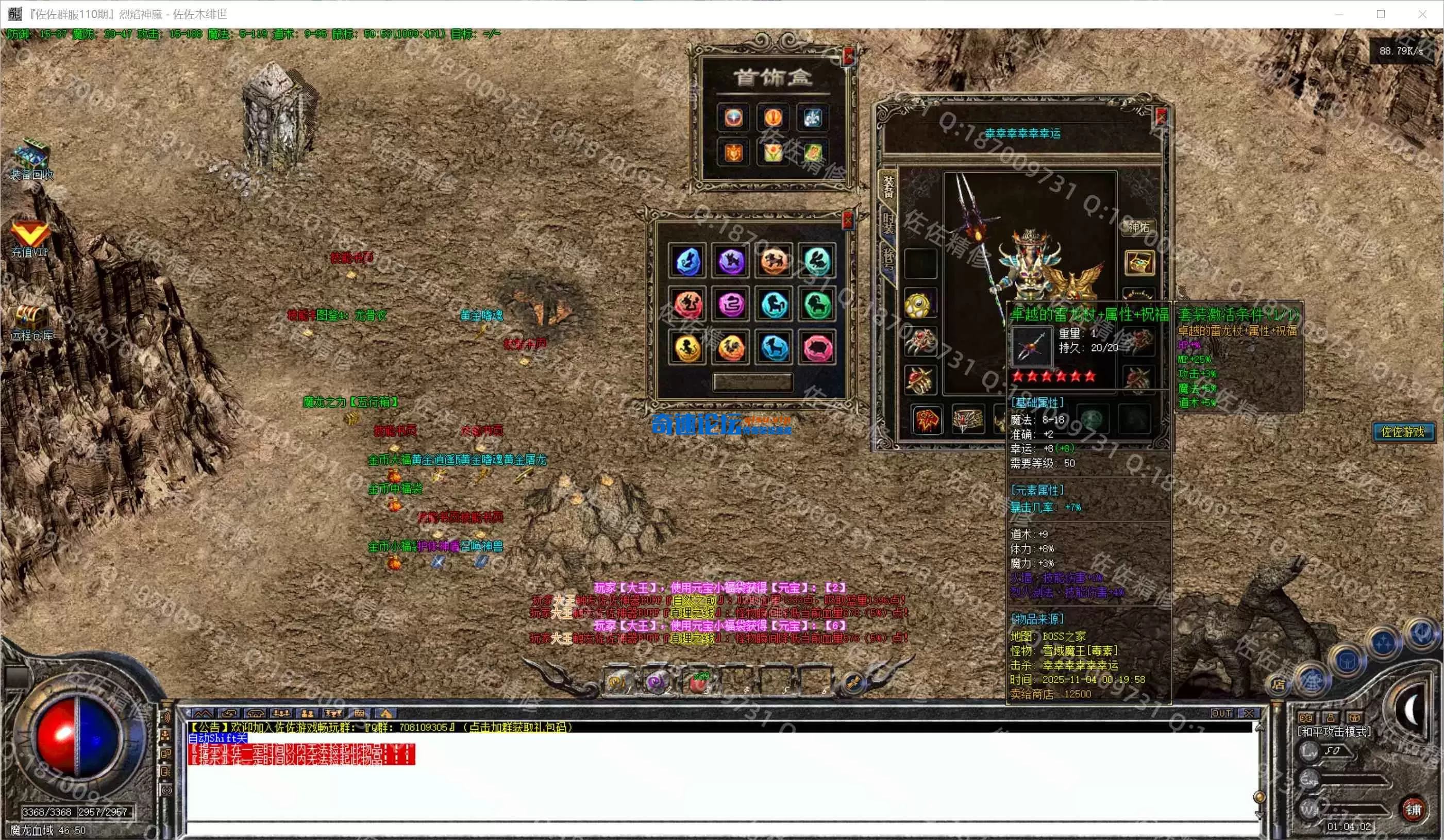Select the yellow orb equipment slot

[x=919, y=304]
